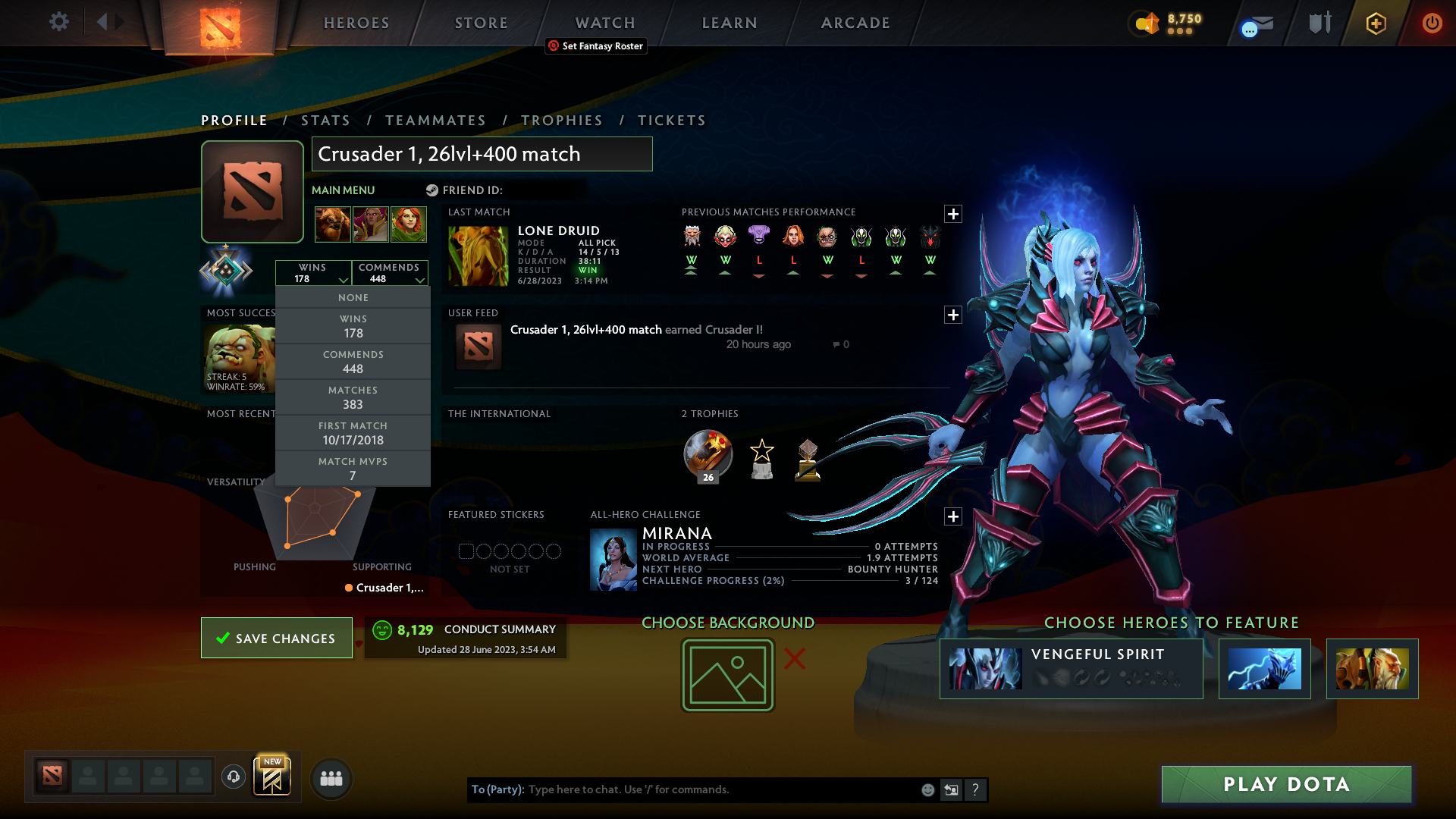The image size is (1456, 819).
Task: Expand the All-Hero Challenge panel
Action: [x=953, y=516]
